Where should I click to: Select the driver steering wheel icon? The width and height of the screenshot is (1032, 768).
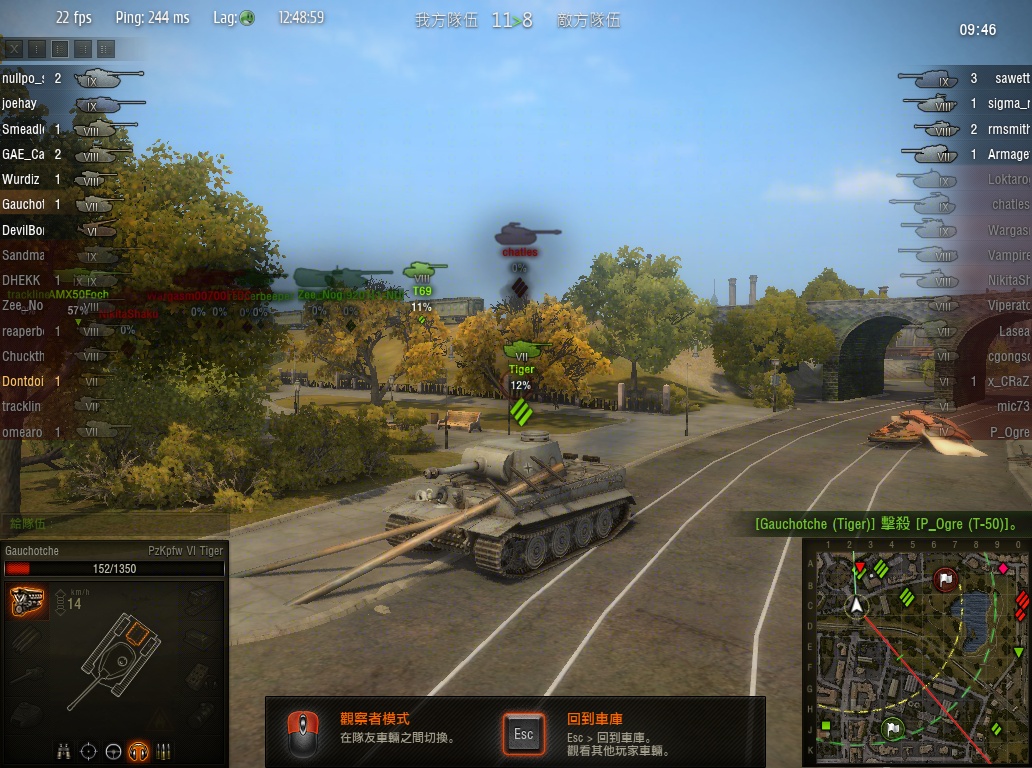point(114,751)
